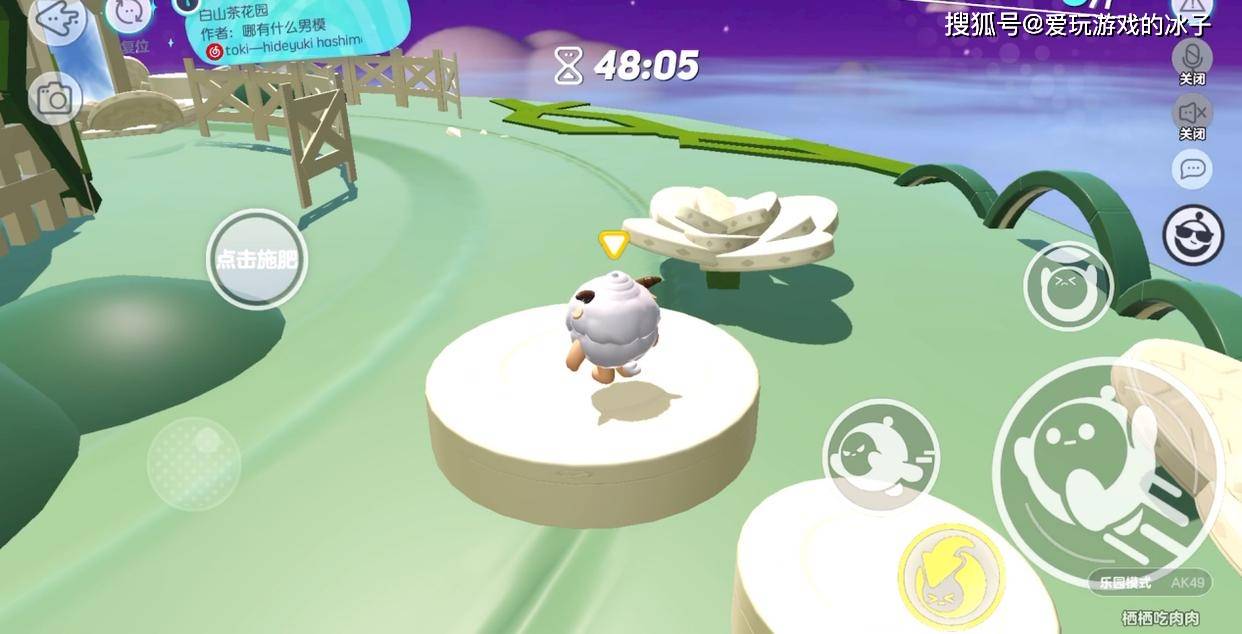Activate the squinting egg grab action

(x=1068, y=287)
